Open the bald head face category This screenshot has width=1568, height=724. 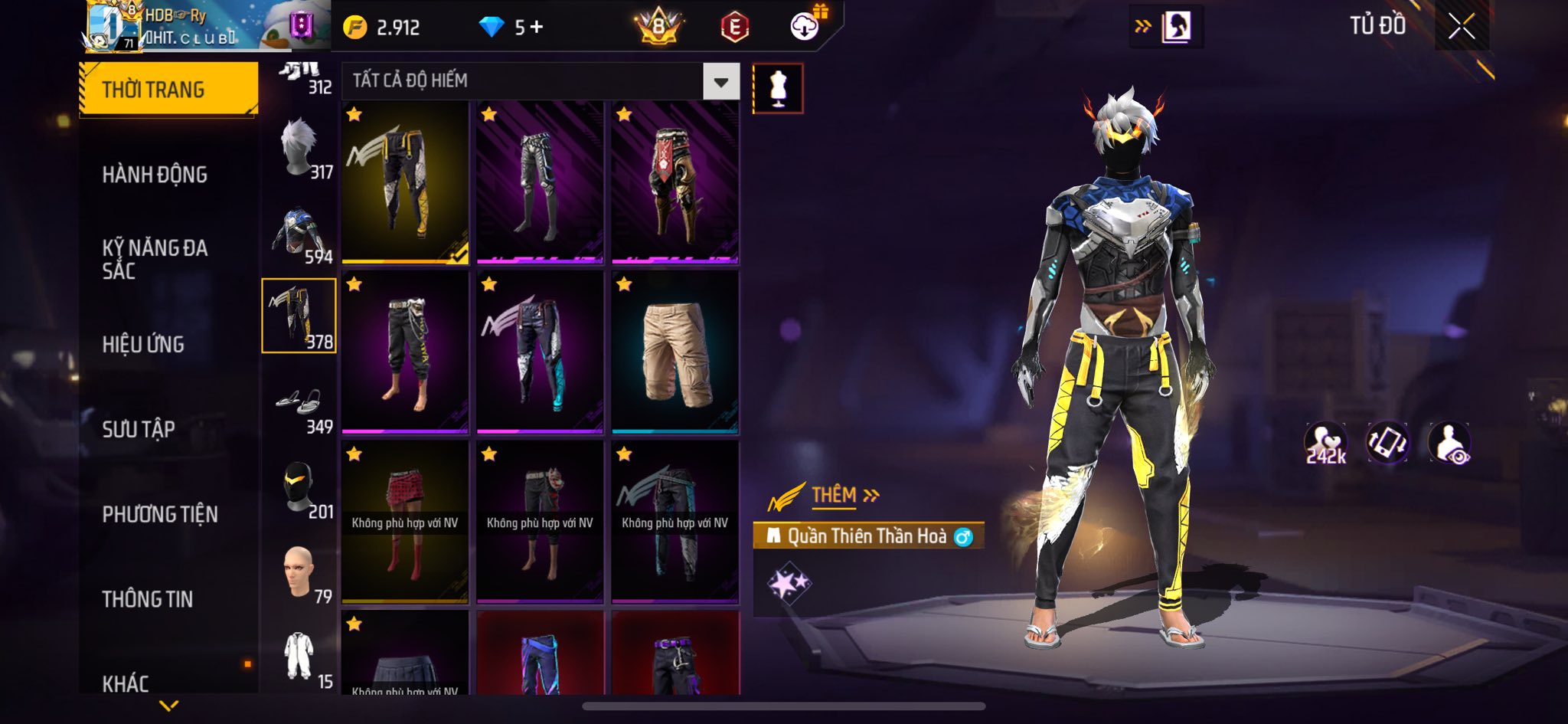[299, 573]
